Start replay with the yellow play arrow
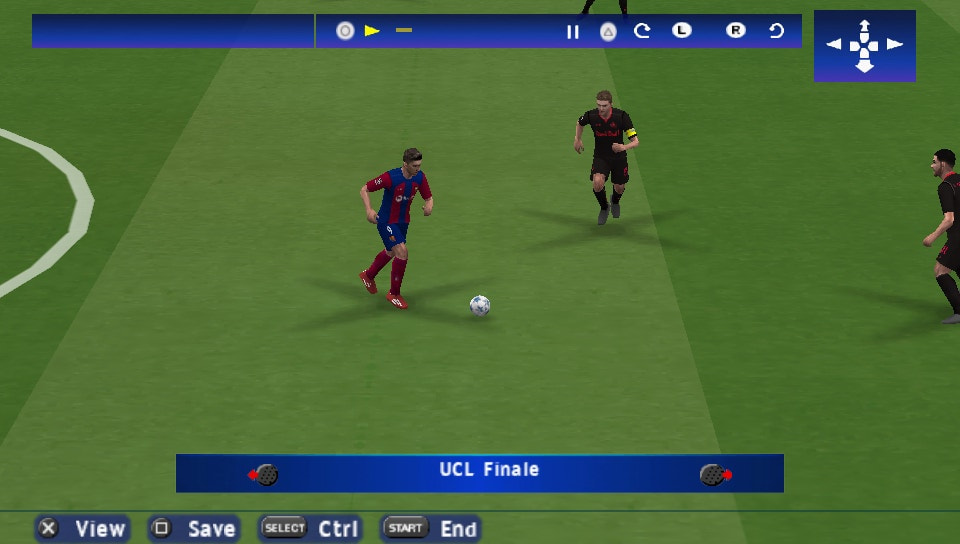This screenshot has height=544, width=960. coord(372,31)
